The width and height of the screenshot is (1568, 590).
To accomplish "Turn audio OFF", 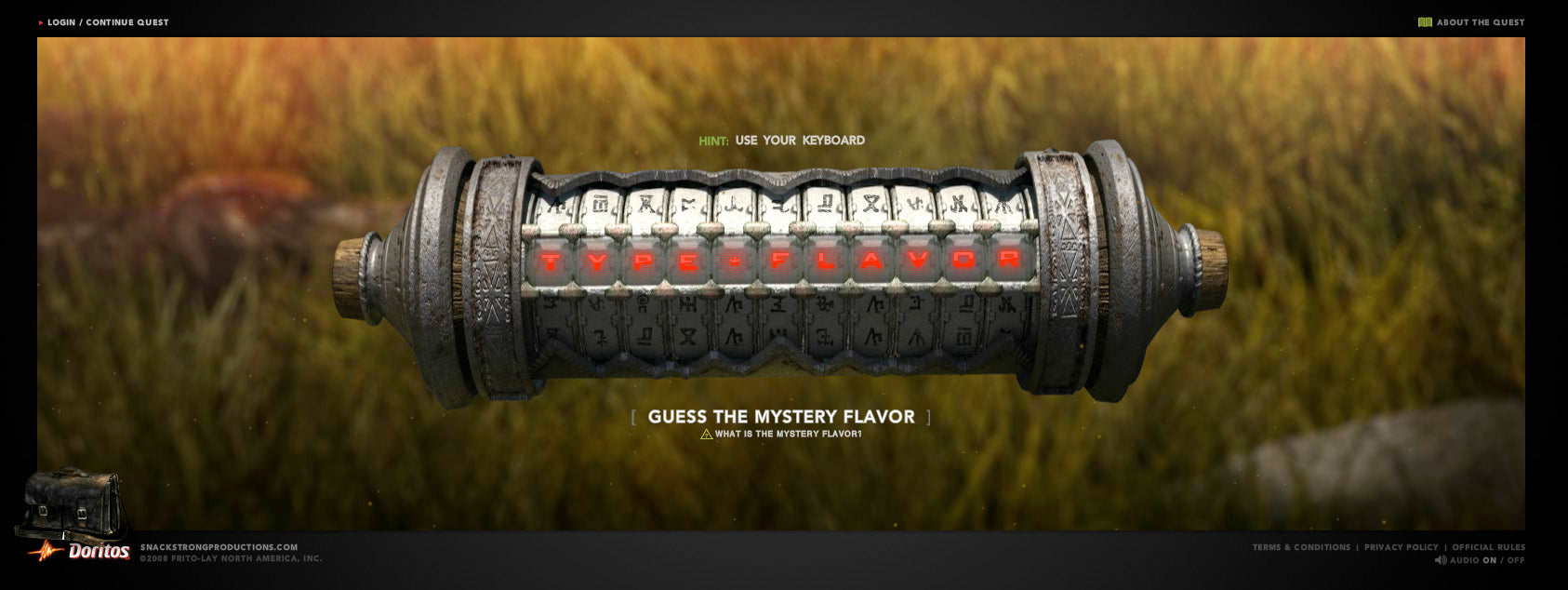I will pos(1516,560).
